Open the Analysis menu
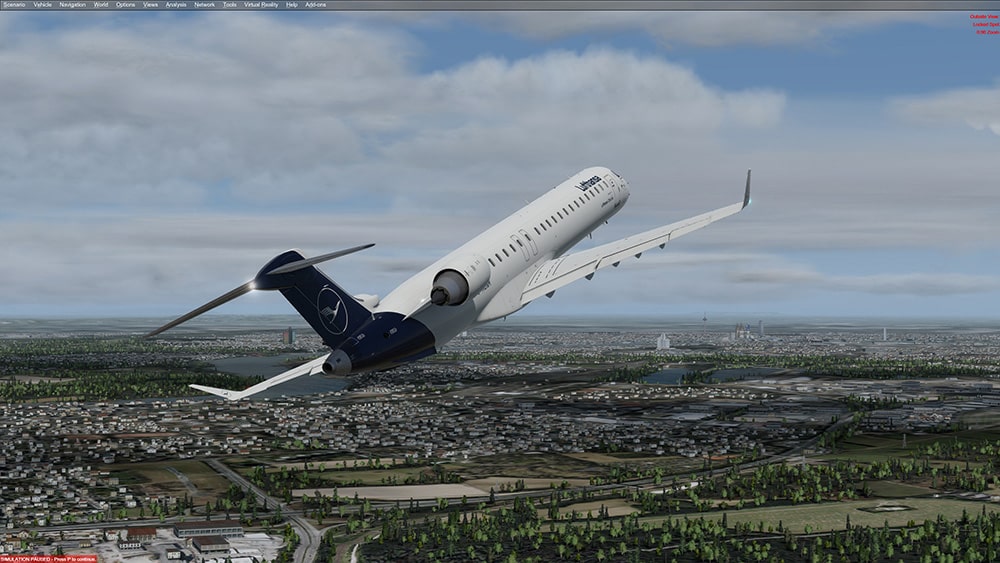The image size is (1000, 563). pos(176,4)
